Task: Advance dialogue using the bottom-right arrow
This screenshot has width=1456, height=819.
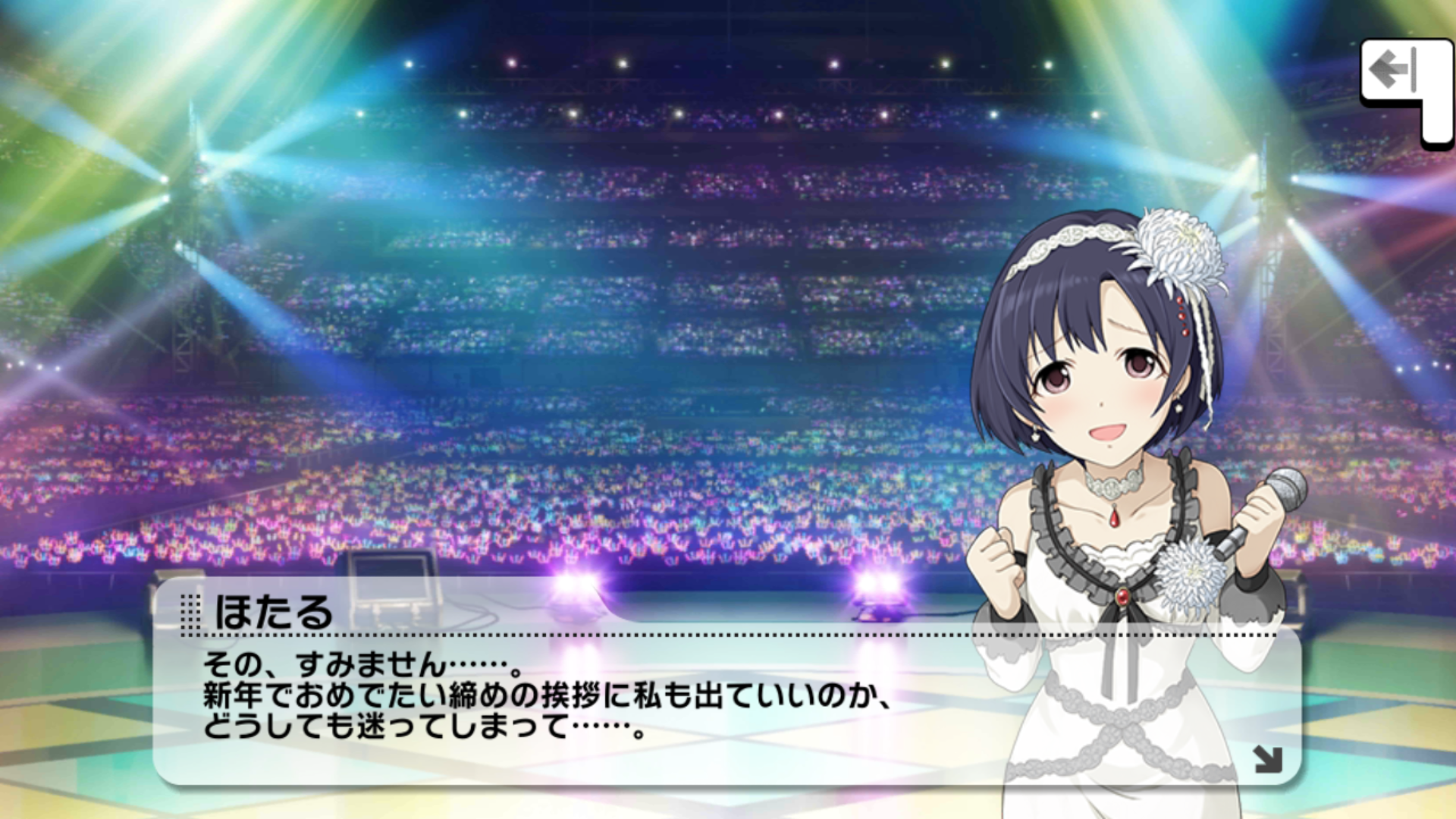Action: coord(1267,759)
